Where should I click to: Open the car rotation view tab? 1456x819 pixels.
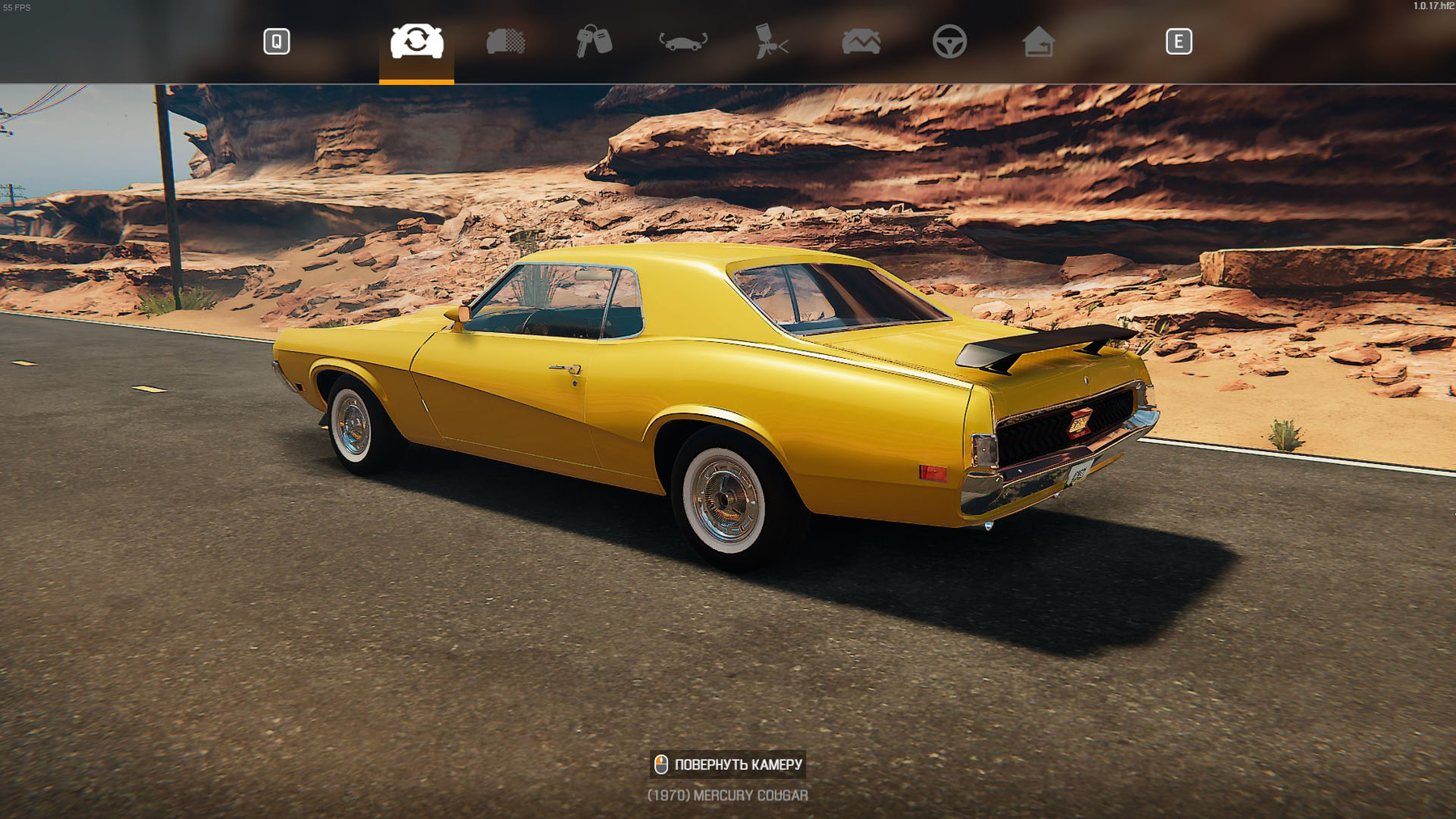[683, 41]
